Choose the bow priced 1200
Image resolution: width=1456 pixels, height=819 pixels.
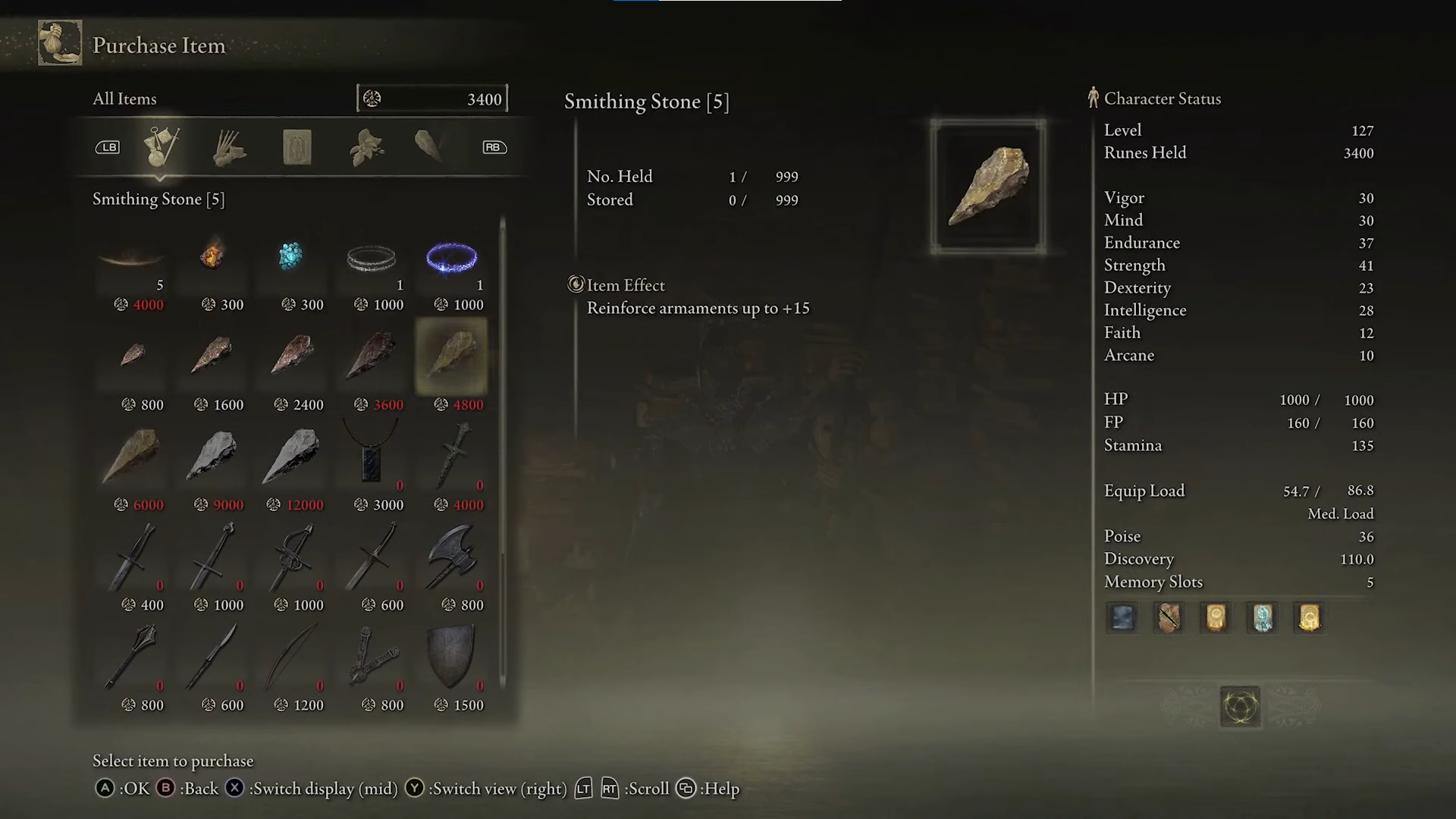(293, 657)
